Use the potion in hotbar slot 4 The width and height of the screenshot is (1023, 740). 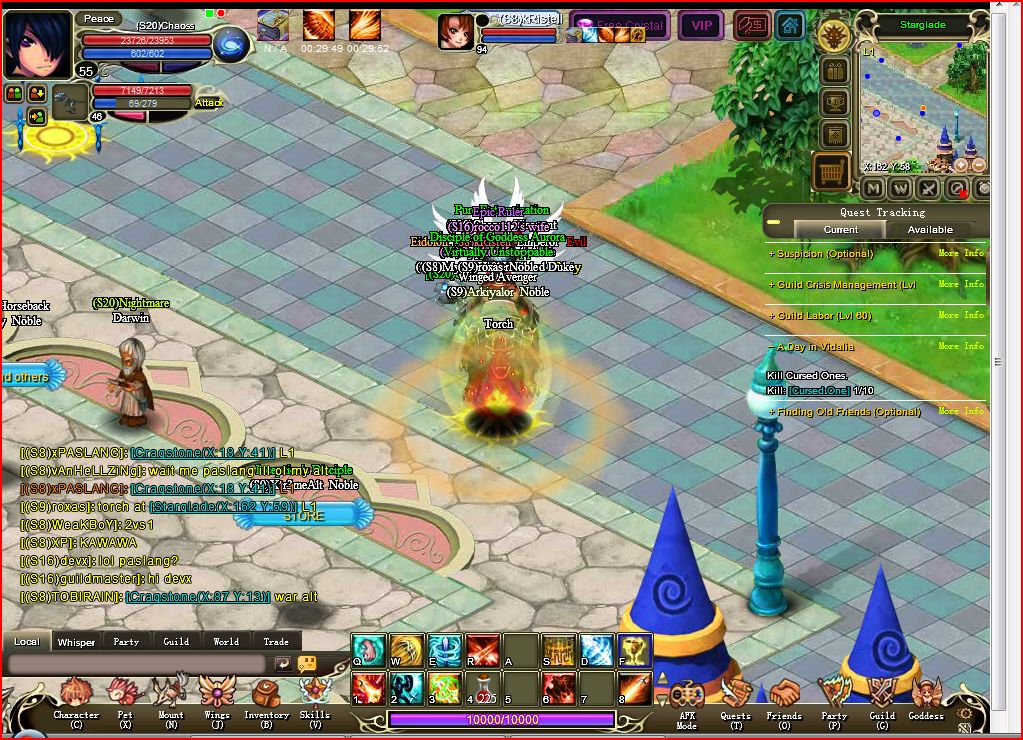[484, 689]
